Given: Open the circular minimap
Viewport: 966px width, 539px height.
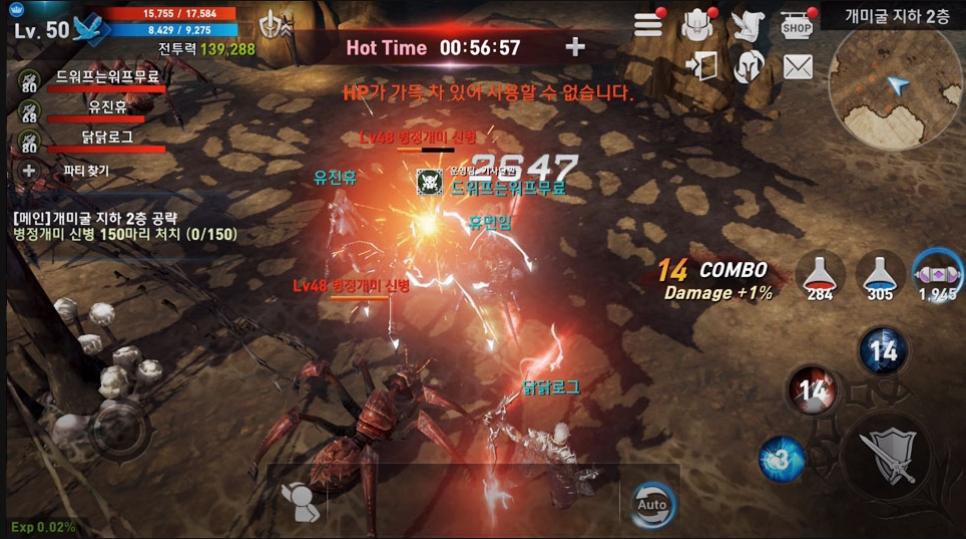Looking at the screenshot, I should point(895,87).
